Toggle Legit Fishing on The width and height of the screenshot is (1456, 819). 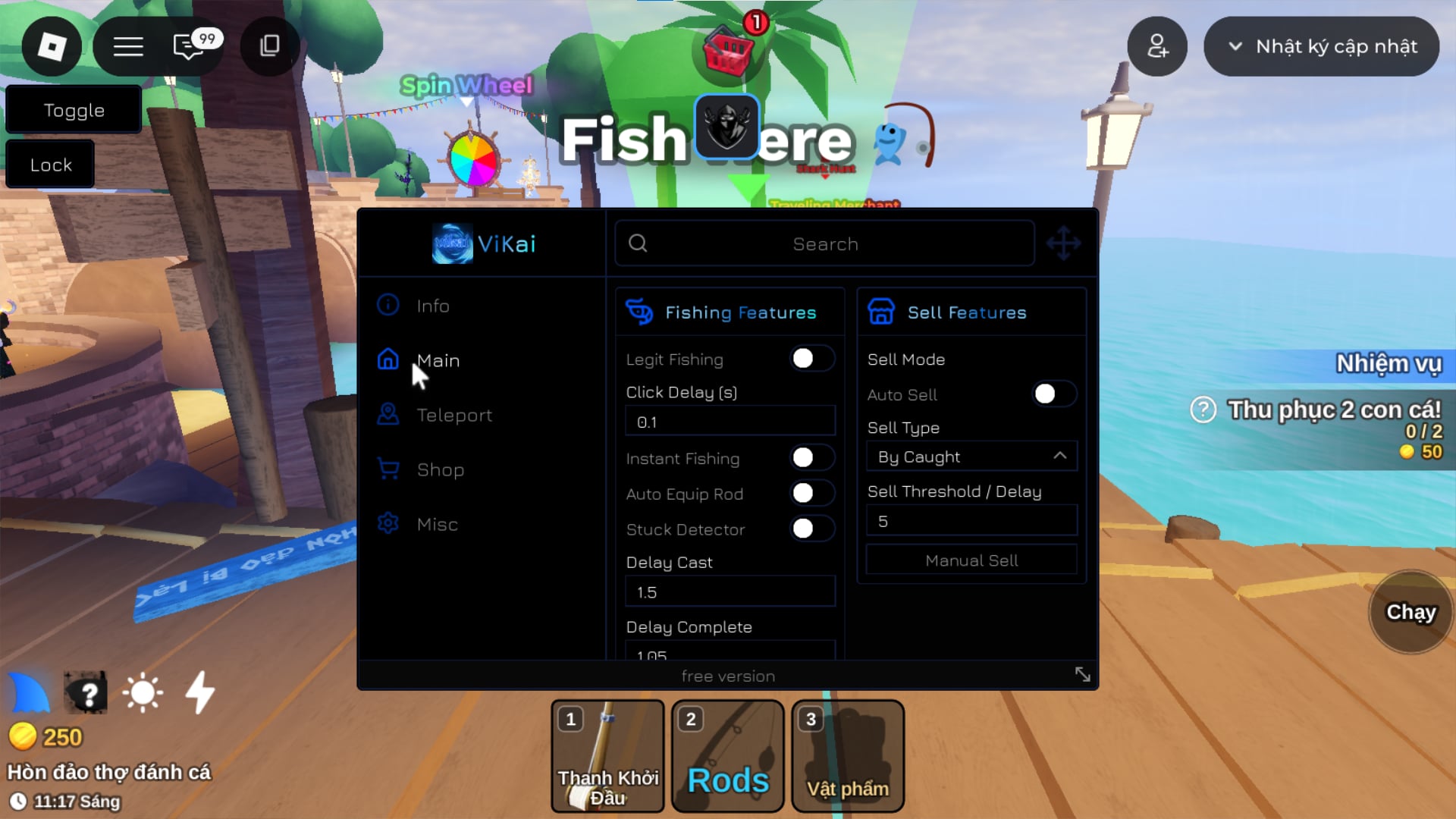[811, 359]
